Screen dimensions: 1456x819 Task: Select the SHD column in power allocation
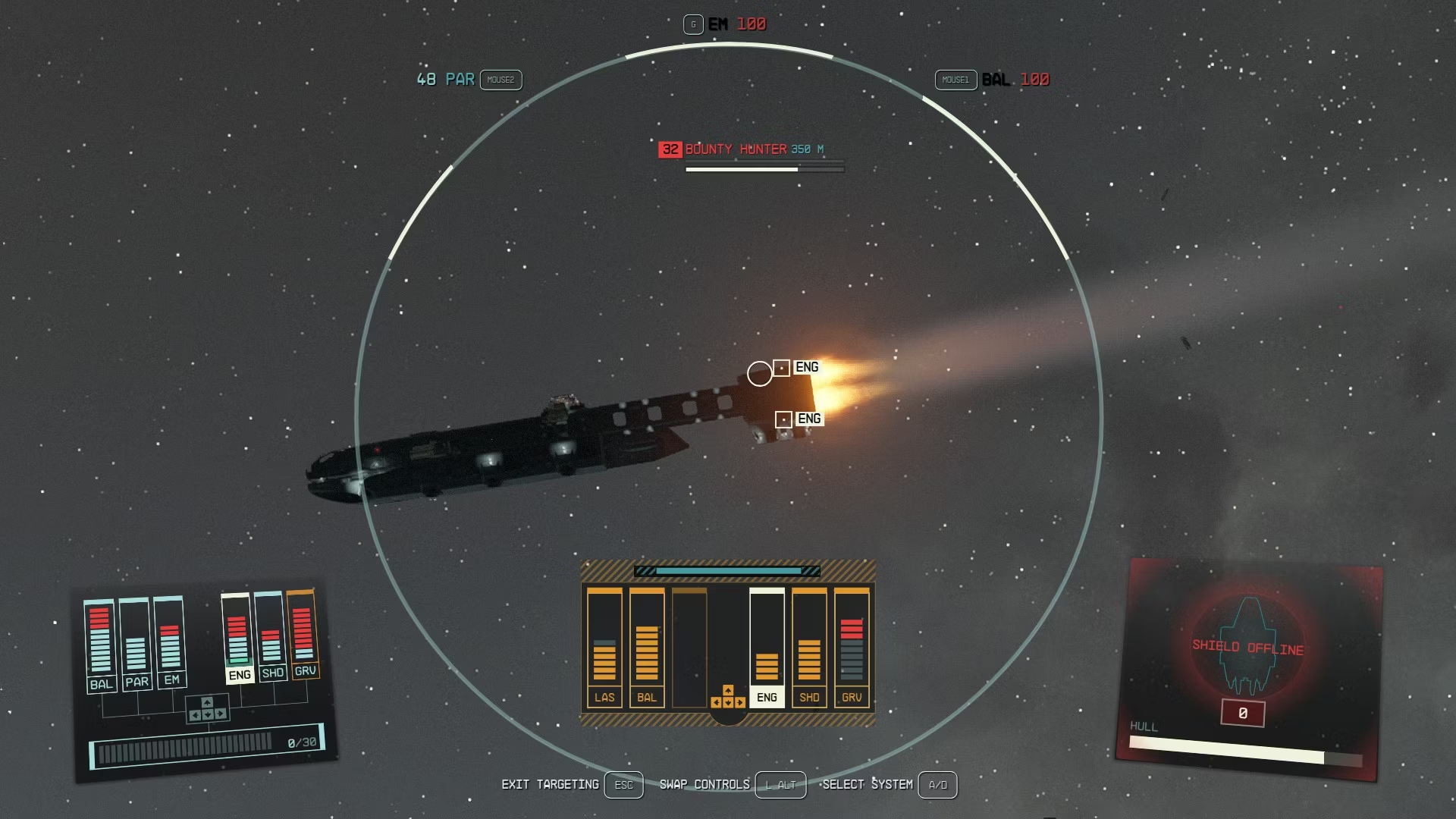click(809, 647)
